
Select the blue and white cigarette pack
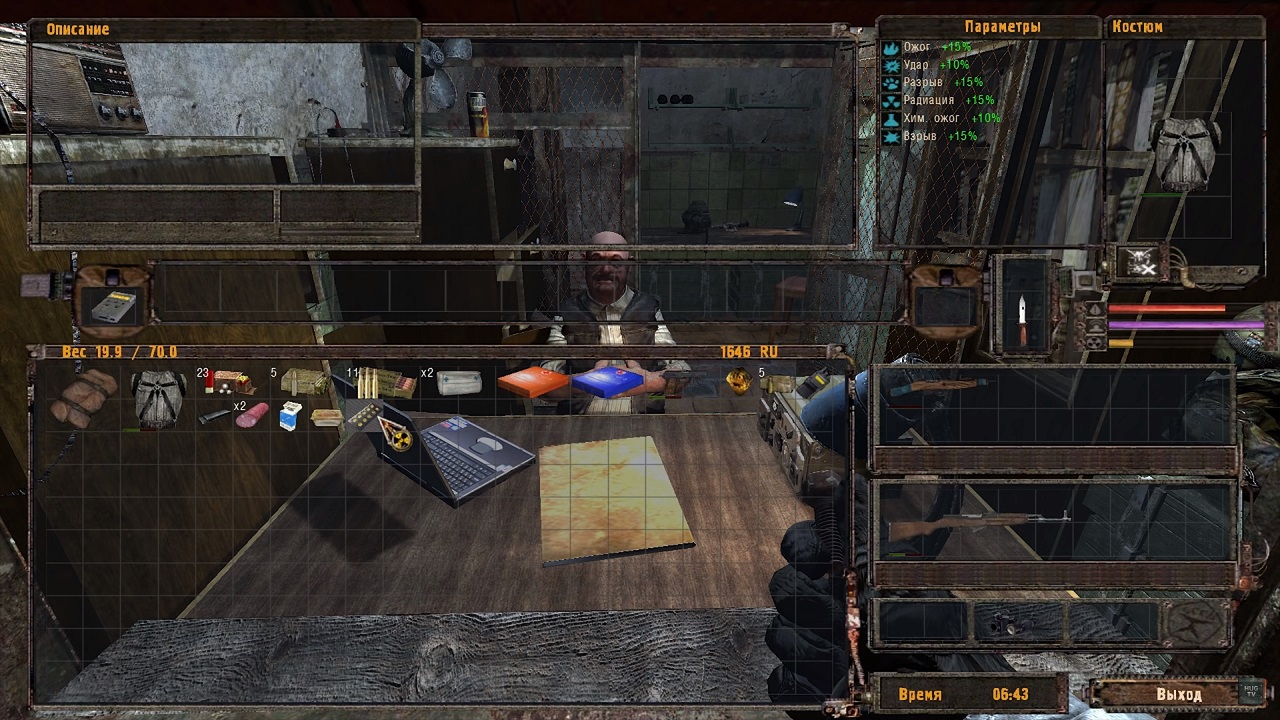[x=289, y=416]
